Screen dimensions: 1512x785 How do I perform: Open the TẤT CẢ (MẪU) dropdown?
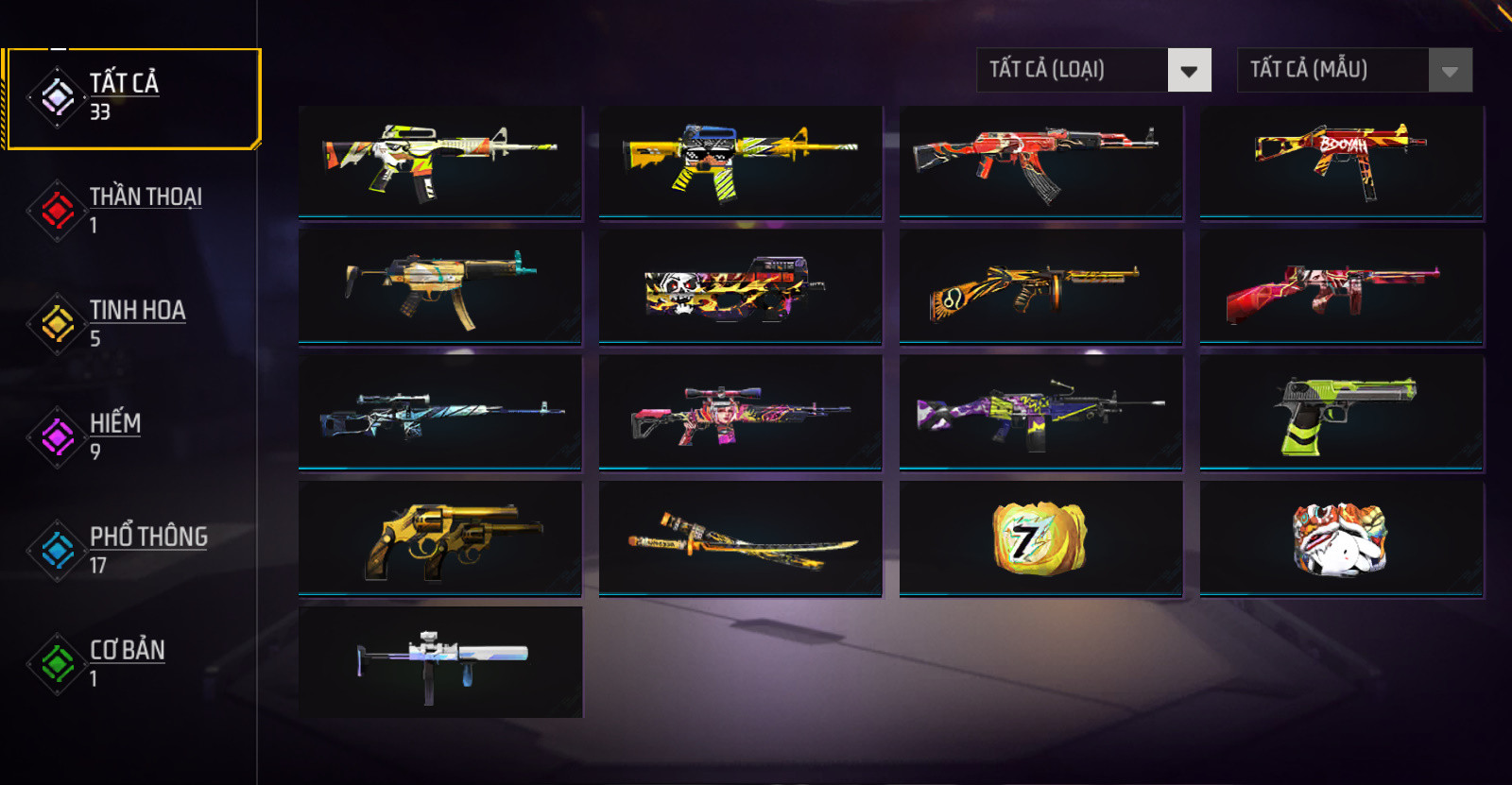click(x=1354, y=70)
